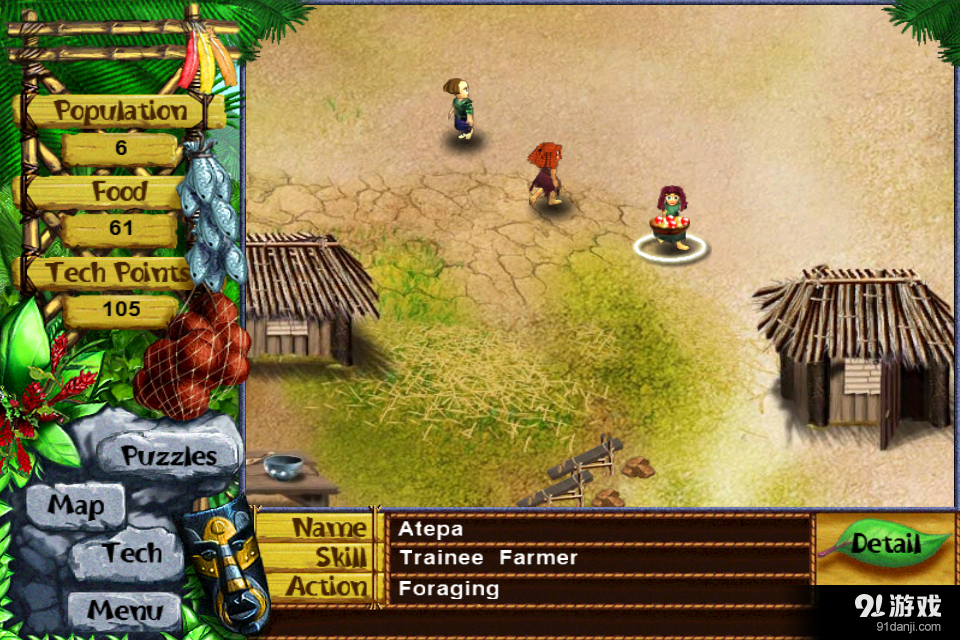Image resolution: width=960 pixels, height=640 pixels.
Task: Open the Puzzles screen
Action: (169, 456)
